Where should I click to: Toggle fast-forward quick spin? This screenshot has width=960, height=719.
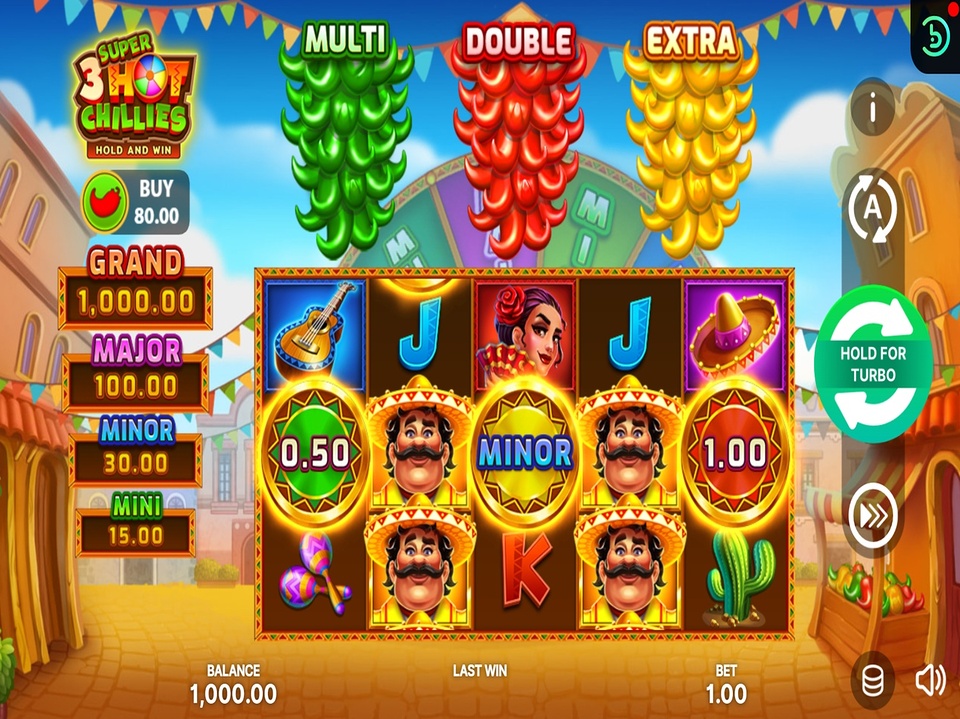872,517
